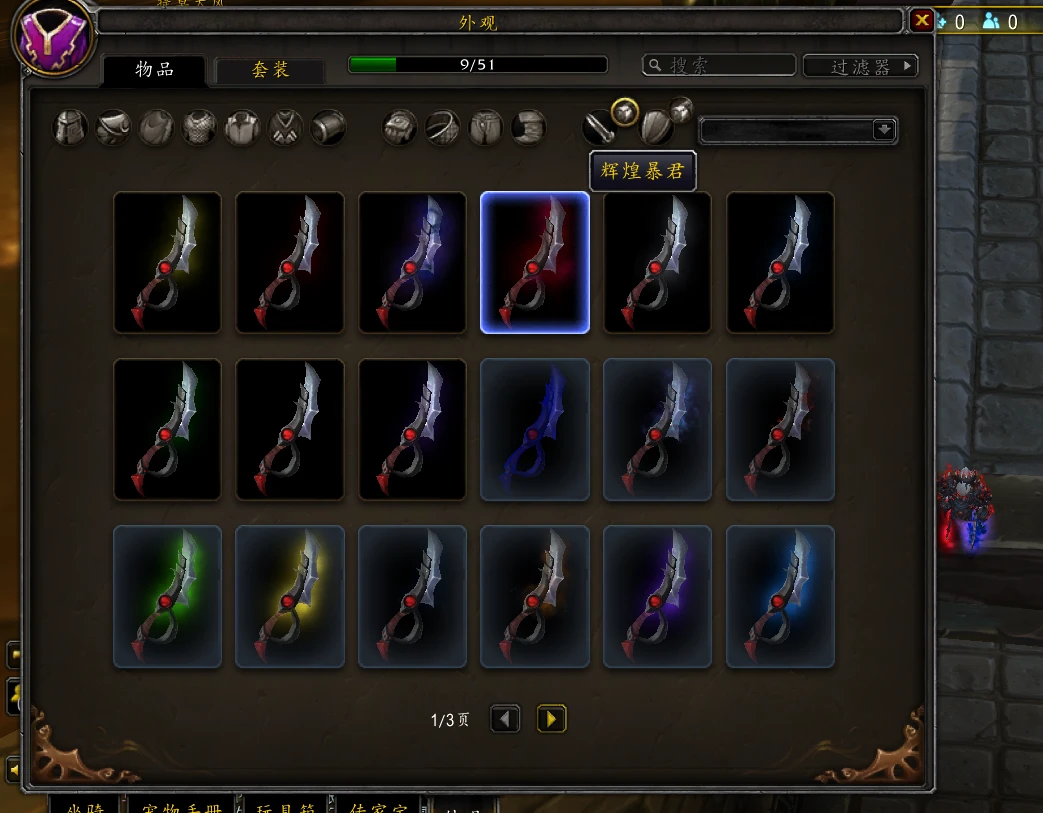
Task: Go to the next appearance page
Action: (551, 718)
